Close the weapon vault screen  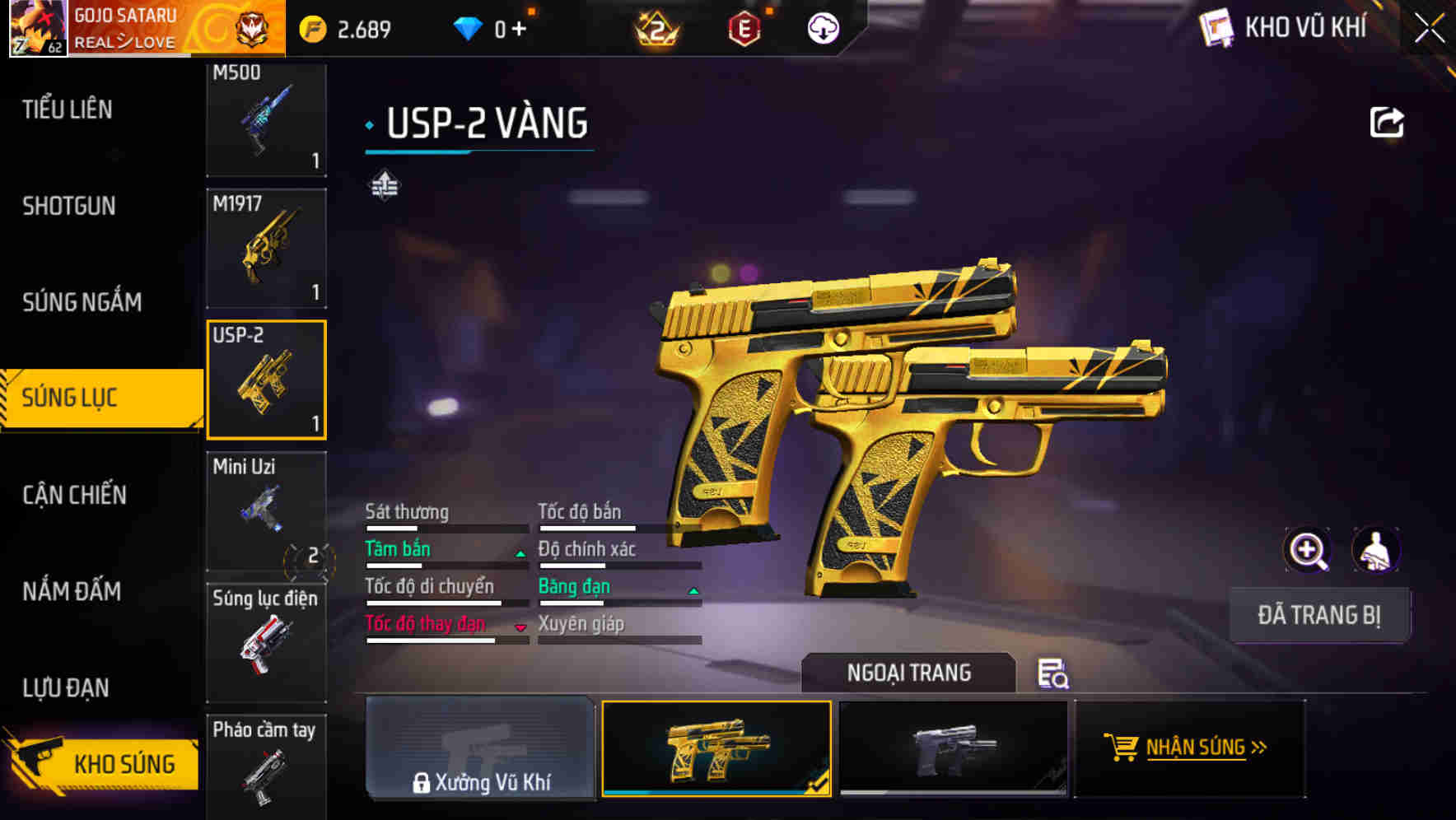pyautogui.click(x=1430, y=29)
